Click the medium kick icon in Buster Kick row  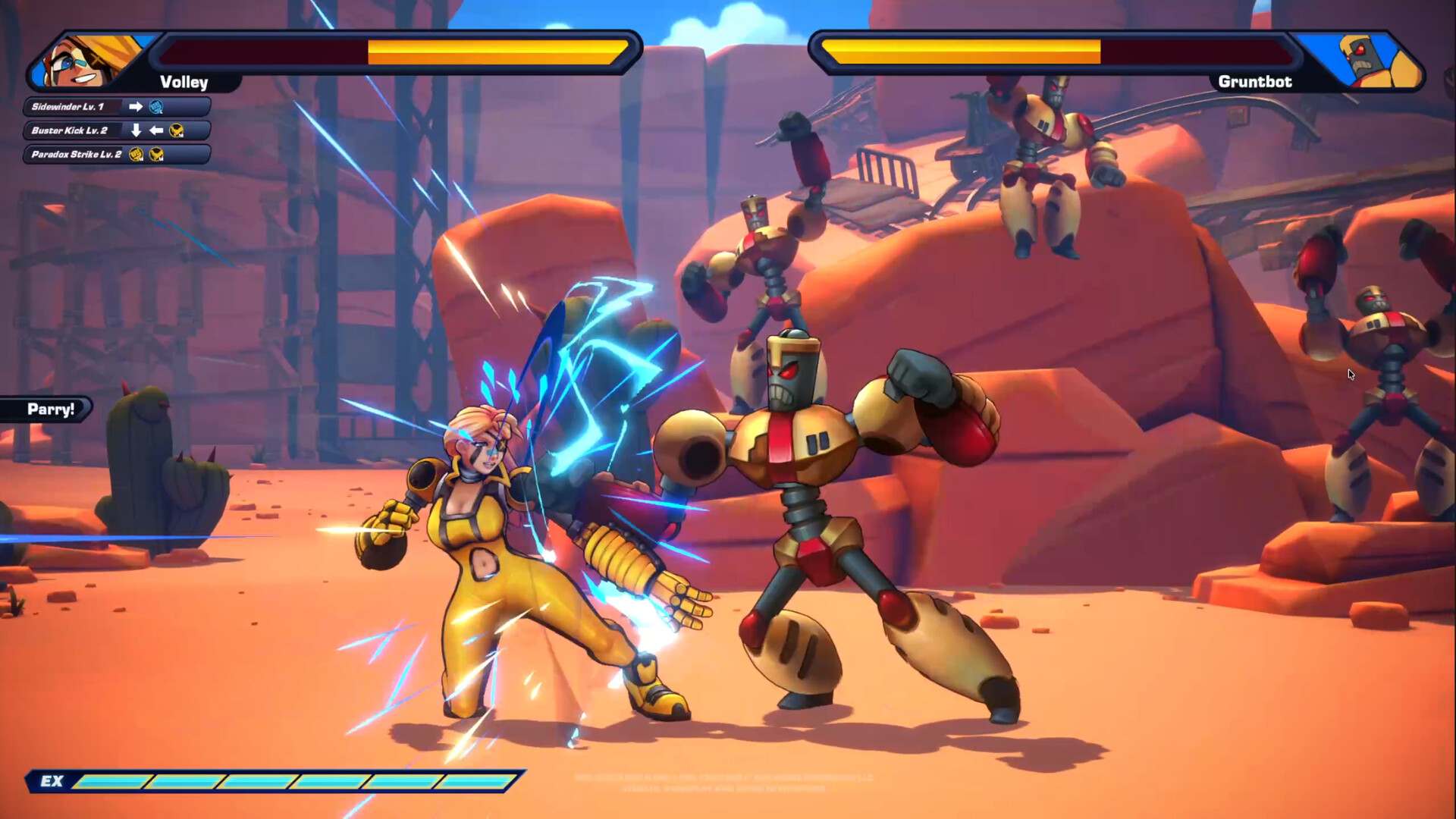point(177,131)
